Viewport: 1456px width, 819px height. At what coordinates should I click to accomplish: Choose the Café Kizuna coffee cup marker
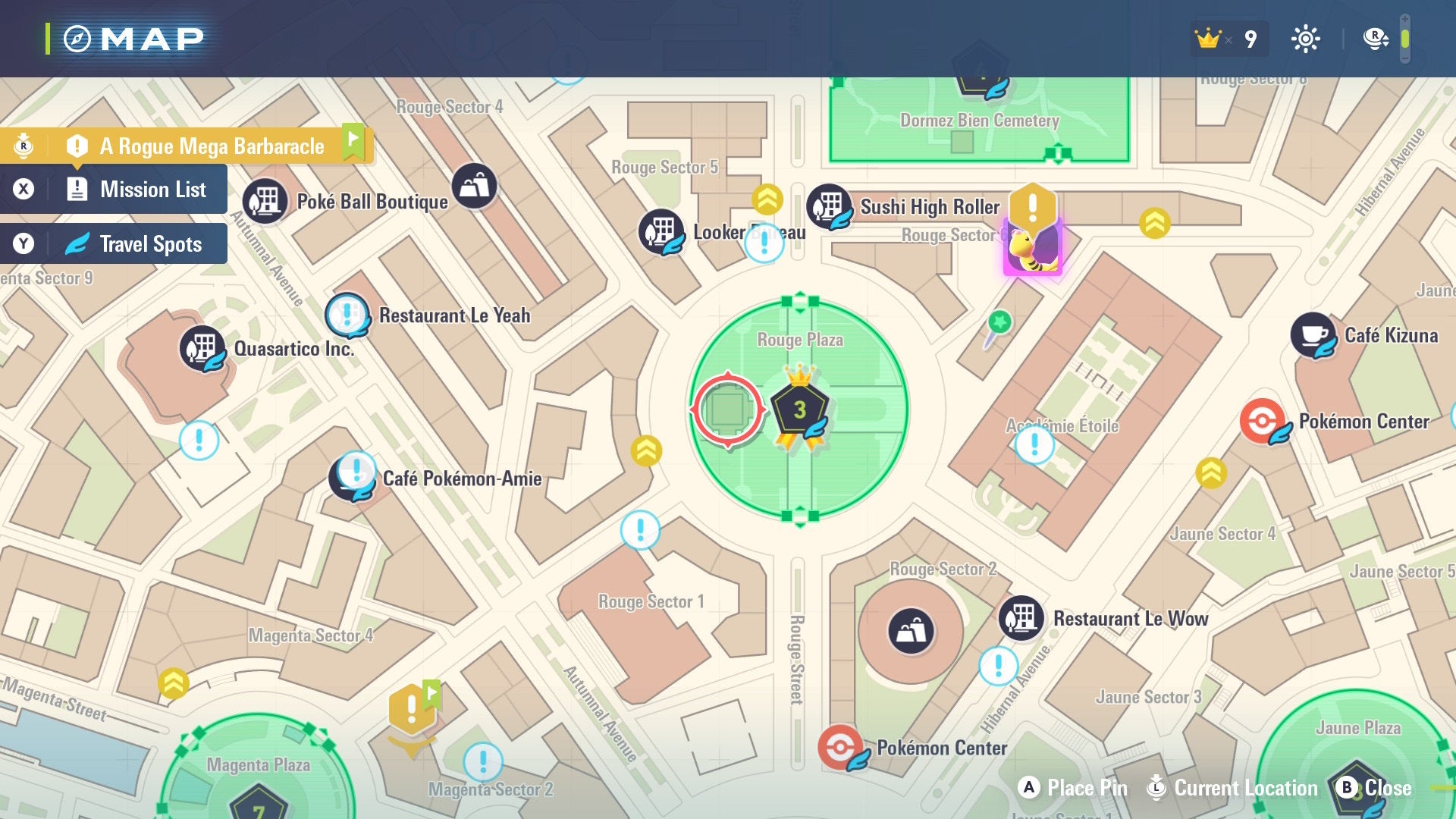1313,335
